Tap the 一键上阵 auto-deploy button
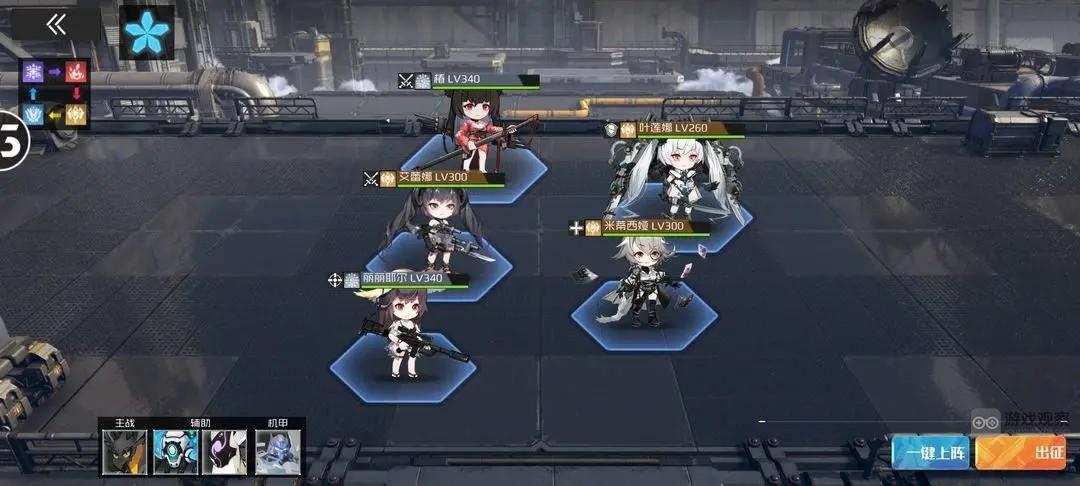 930,453
